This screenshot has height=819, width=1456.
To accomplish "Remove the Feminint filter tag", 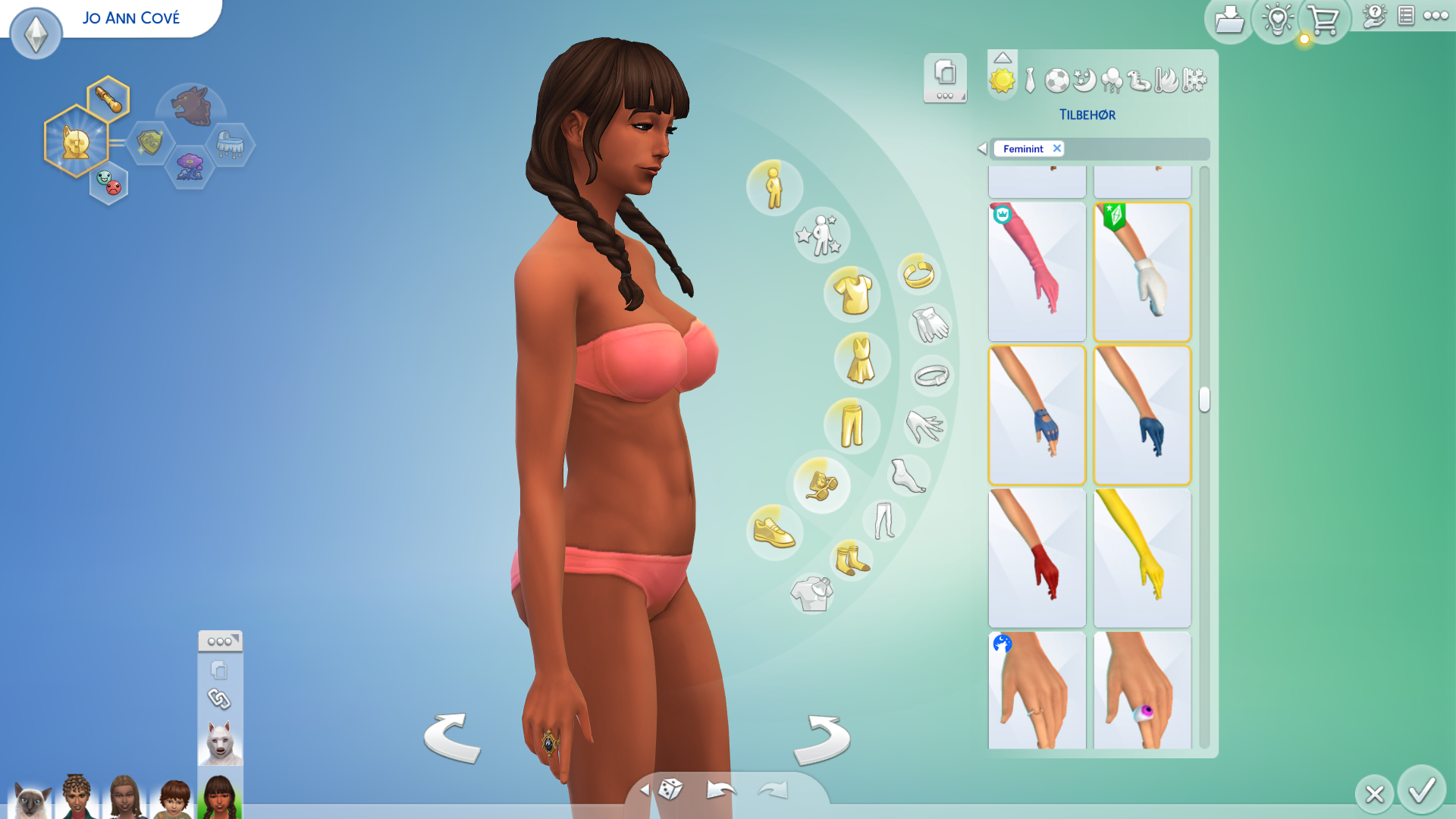I will [1056, 149].
